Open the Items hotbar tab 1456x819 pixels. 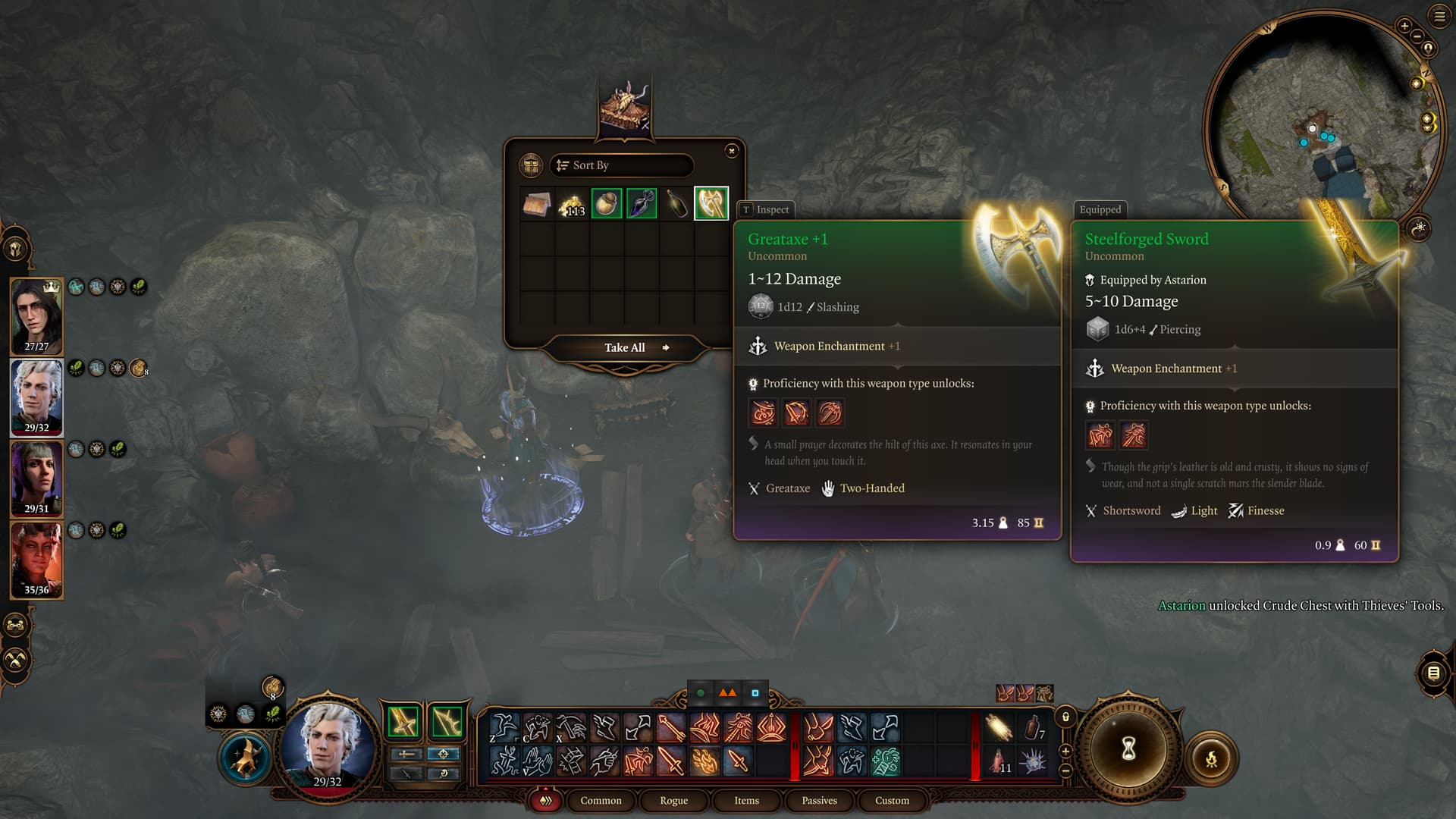click(x=746, y=800)
